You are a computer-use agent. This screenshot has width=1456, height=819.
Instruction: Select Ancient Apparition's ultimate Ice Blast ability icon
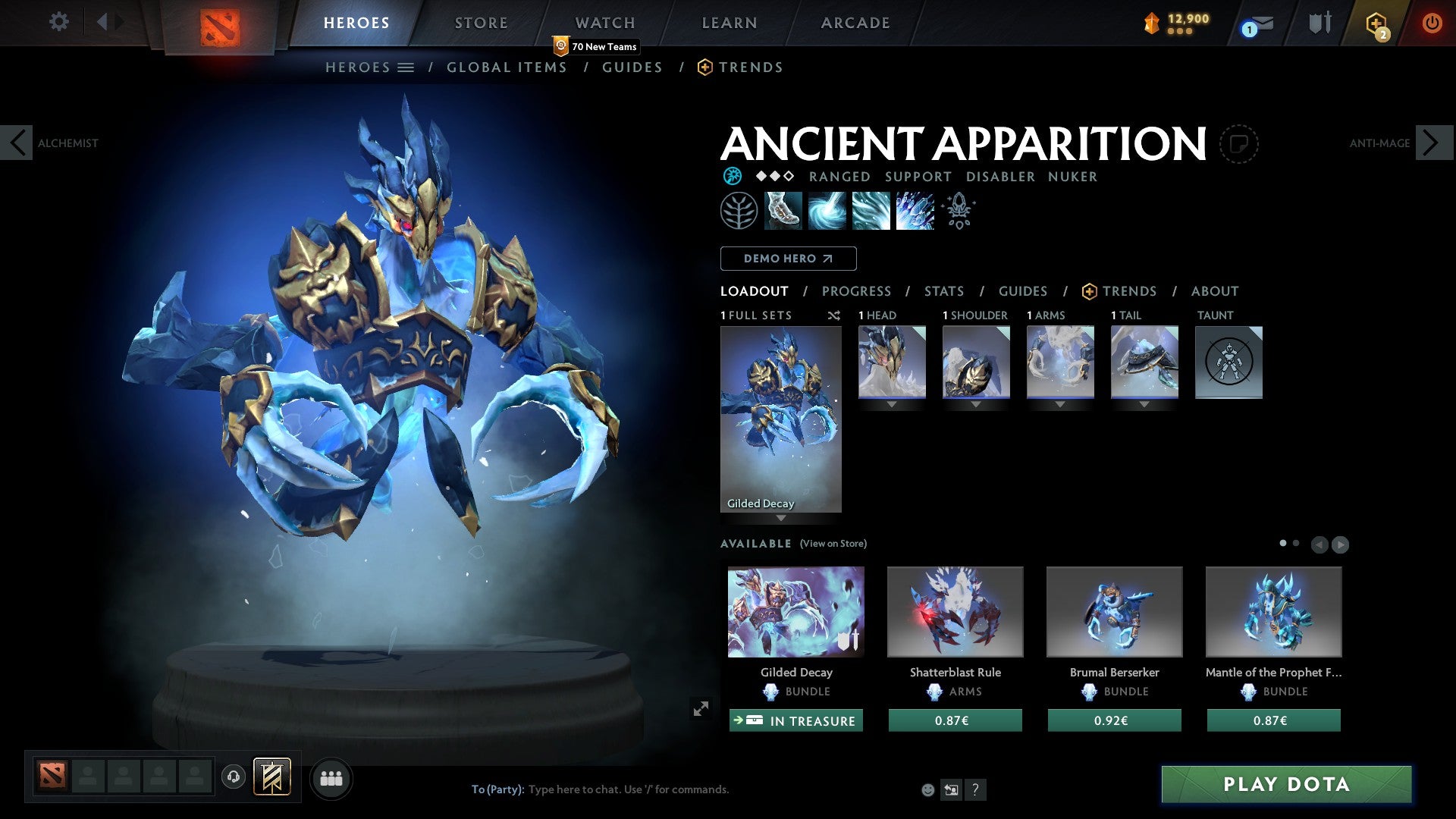click(x=914, y=210)
